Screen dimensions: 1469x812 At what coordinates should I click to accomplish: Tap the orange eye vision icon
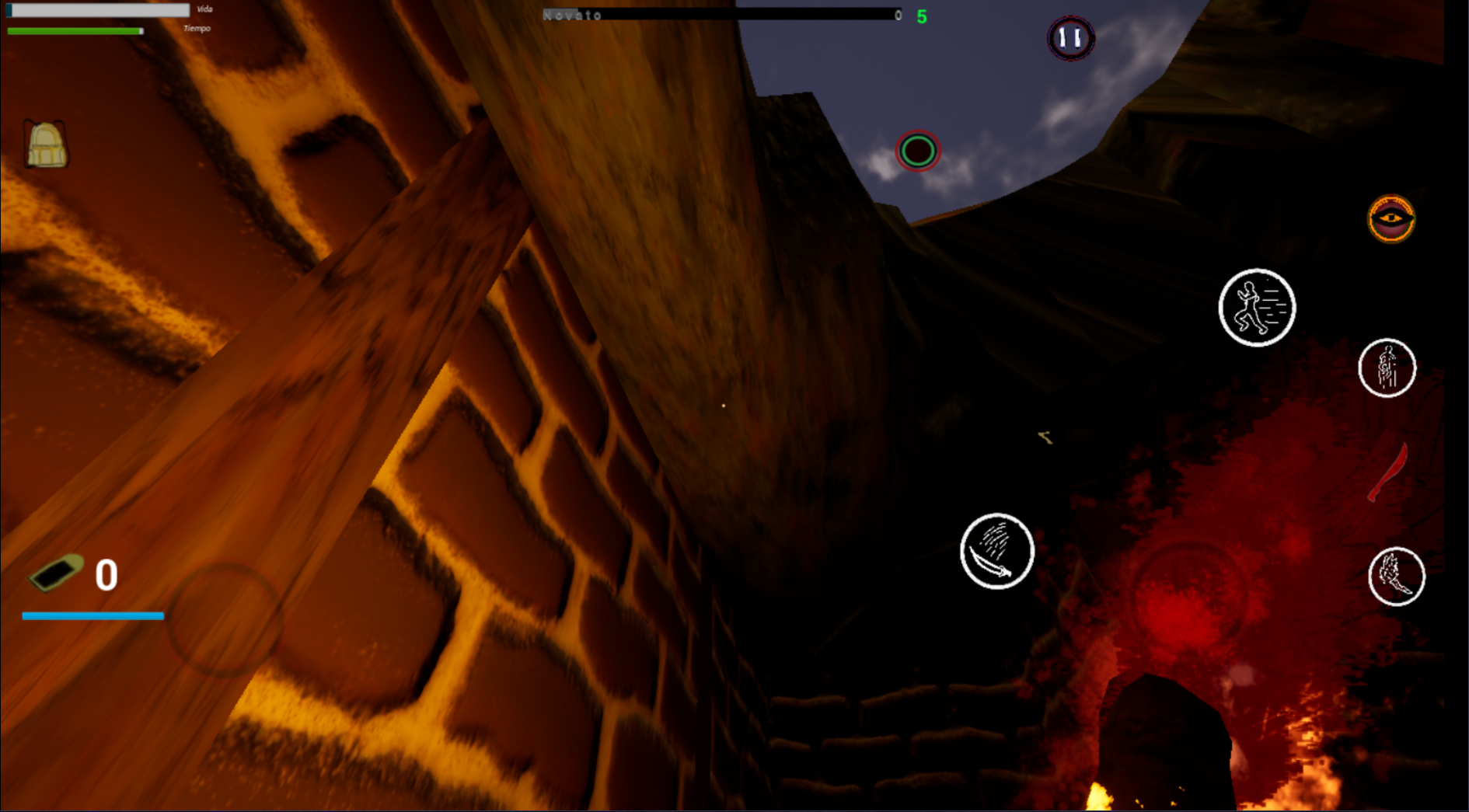pos(1390,219)
